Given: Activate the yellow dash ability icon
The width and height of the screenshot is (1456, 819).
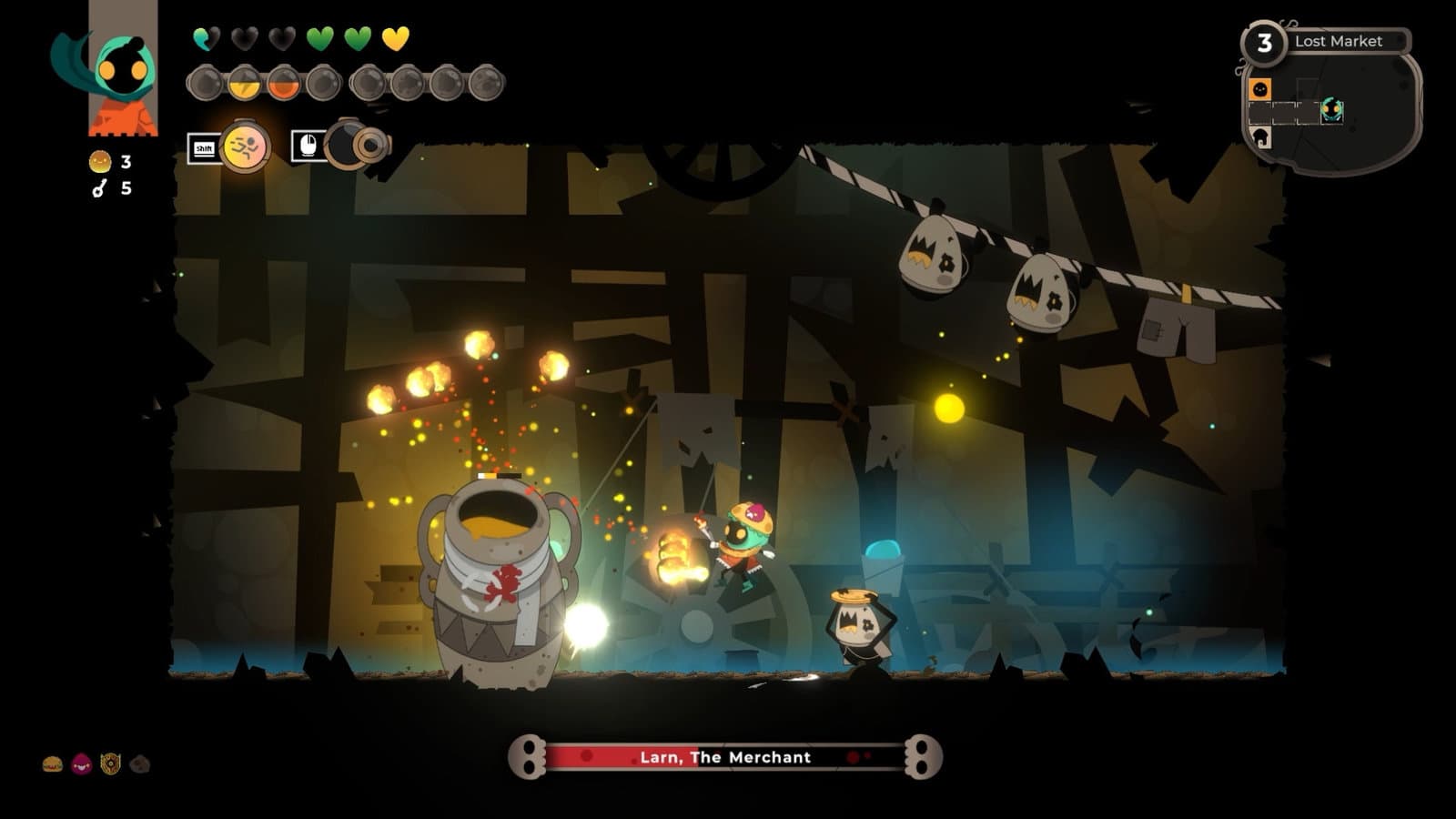Looking at the screenshot, I should [x=245, y=147].
